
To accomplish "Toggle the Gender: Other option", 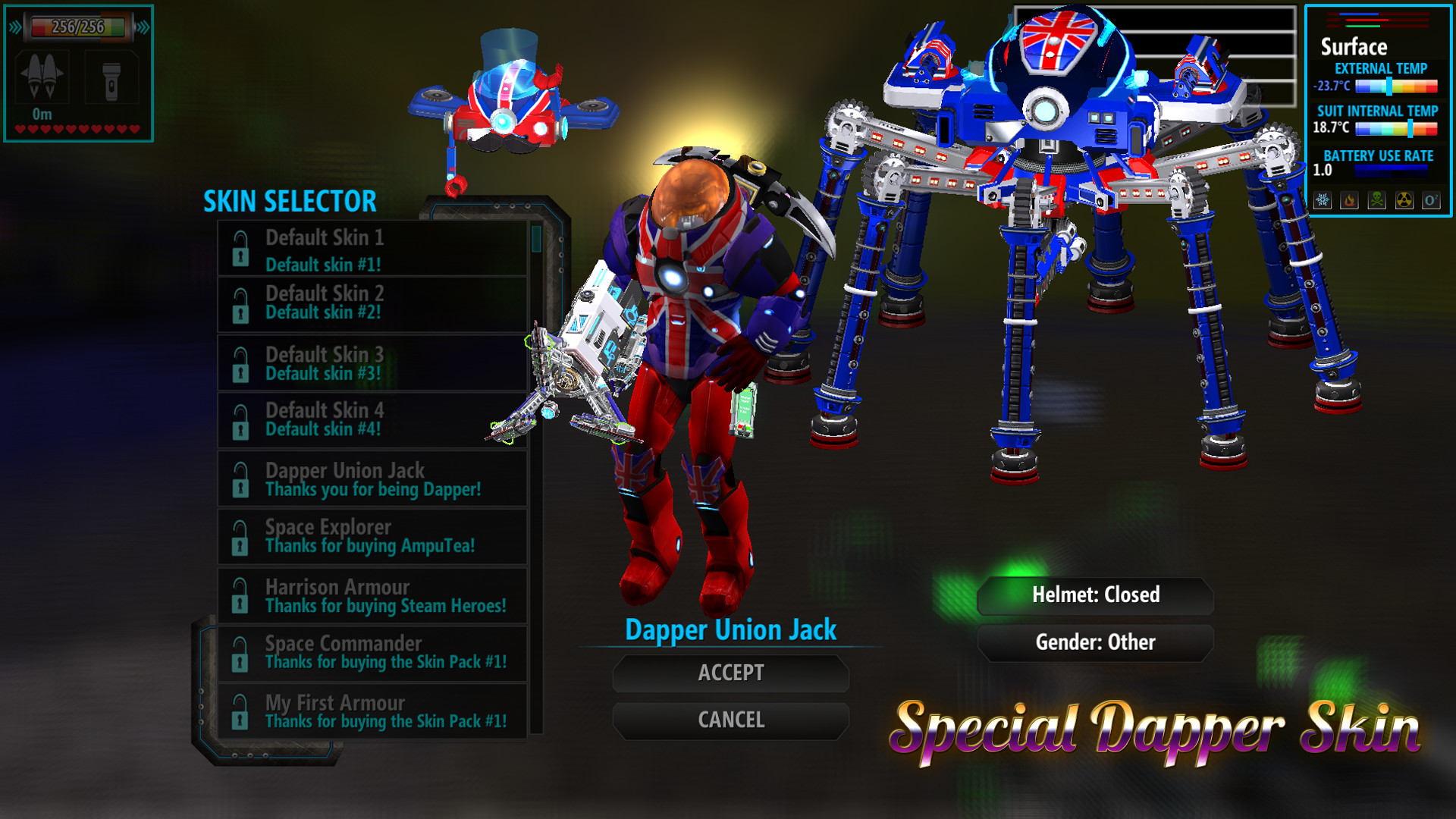I will [1096, 642].
